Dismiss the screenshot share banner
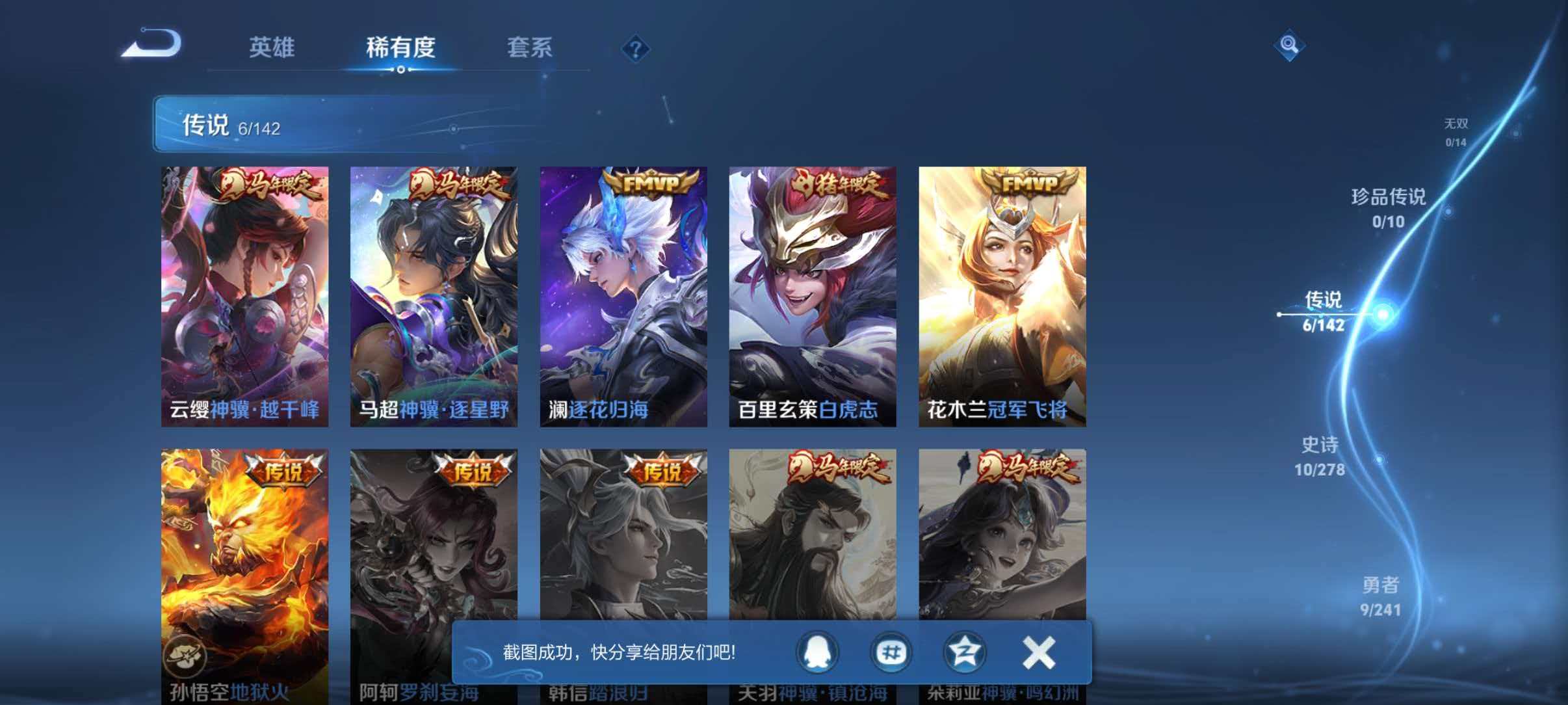 tap(1038, 654)
